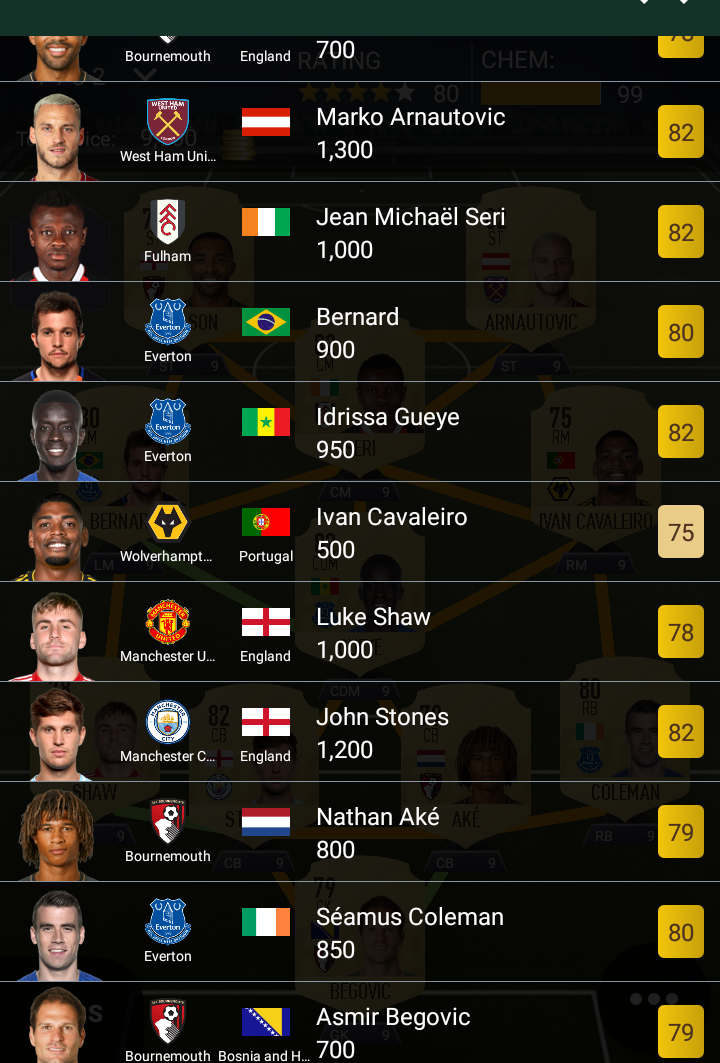This screenshot has width=720, height=1063.
Task: Select the Marko Arnautovic player row
Action: 410,132
